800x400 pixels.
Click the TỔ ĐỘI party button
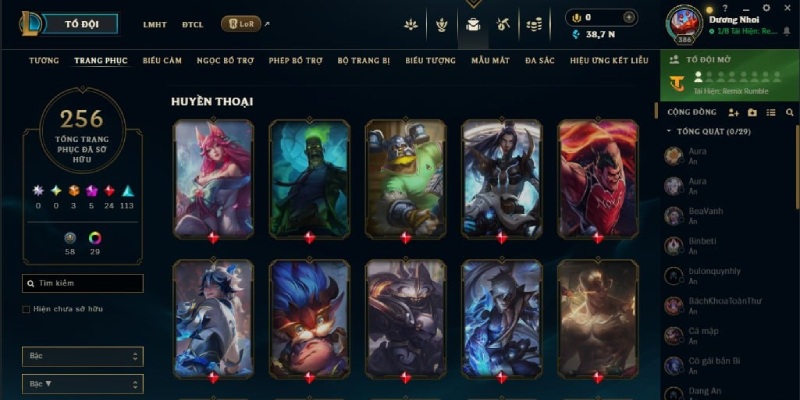coord(83,23)
